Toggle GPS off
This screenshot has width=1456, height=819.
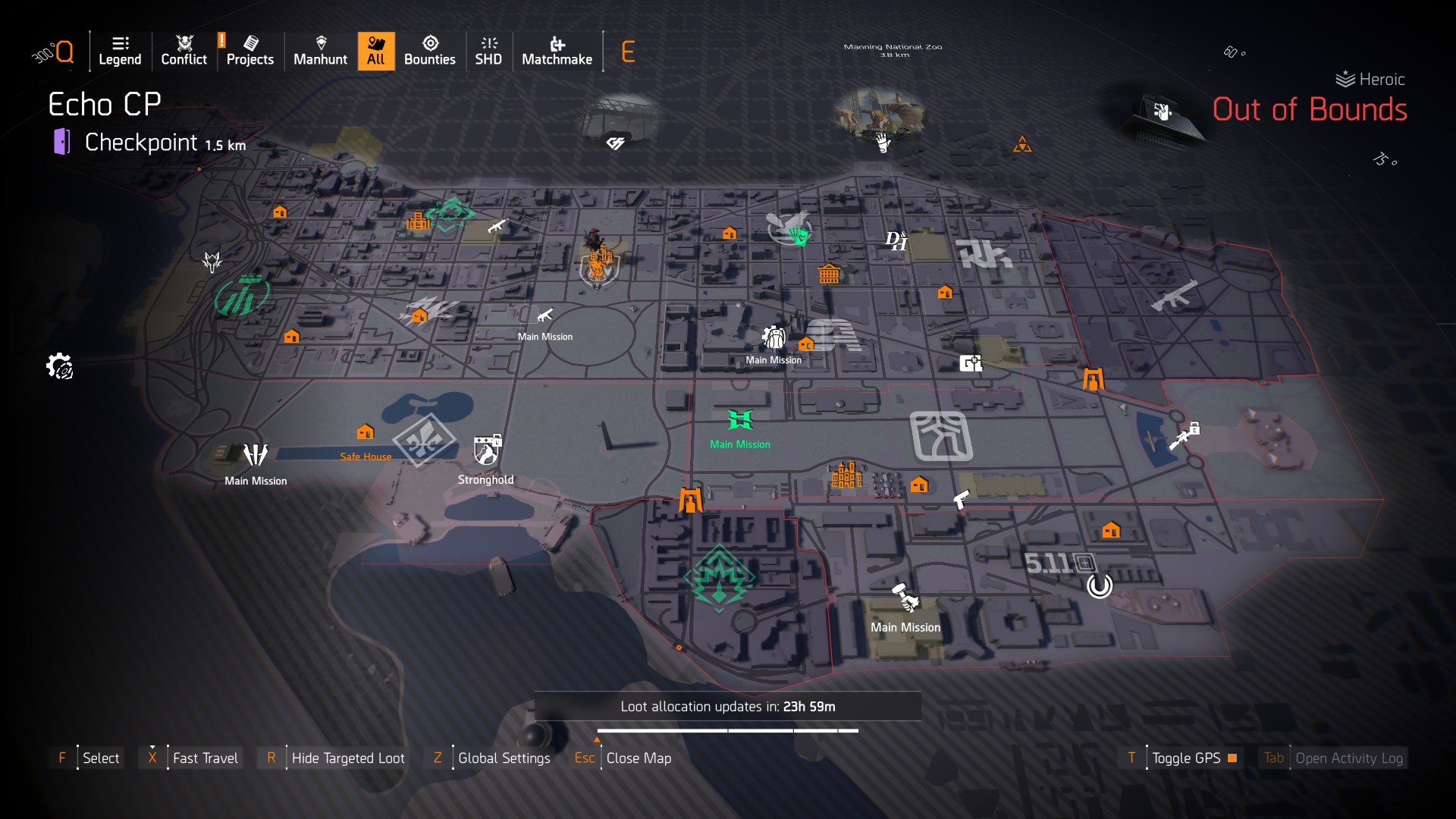point(1186,758)
